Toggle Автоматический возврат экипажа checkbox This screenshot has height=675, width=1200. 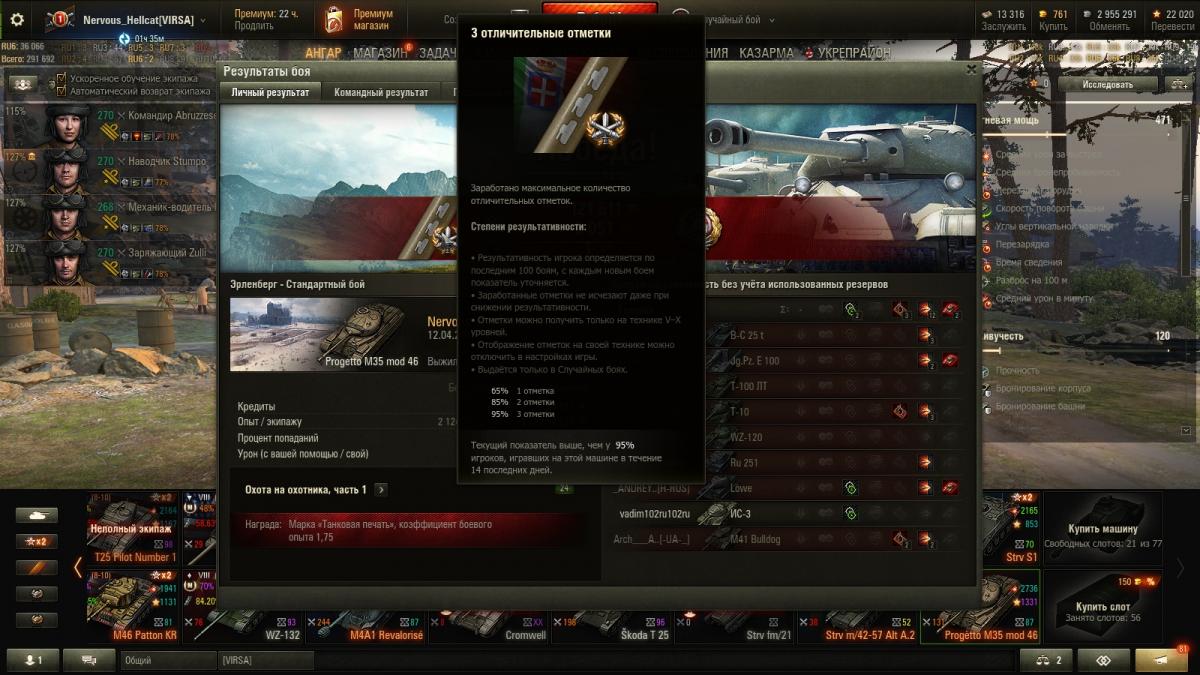(62, 91)
